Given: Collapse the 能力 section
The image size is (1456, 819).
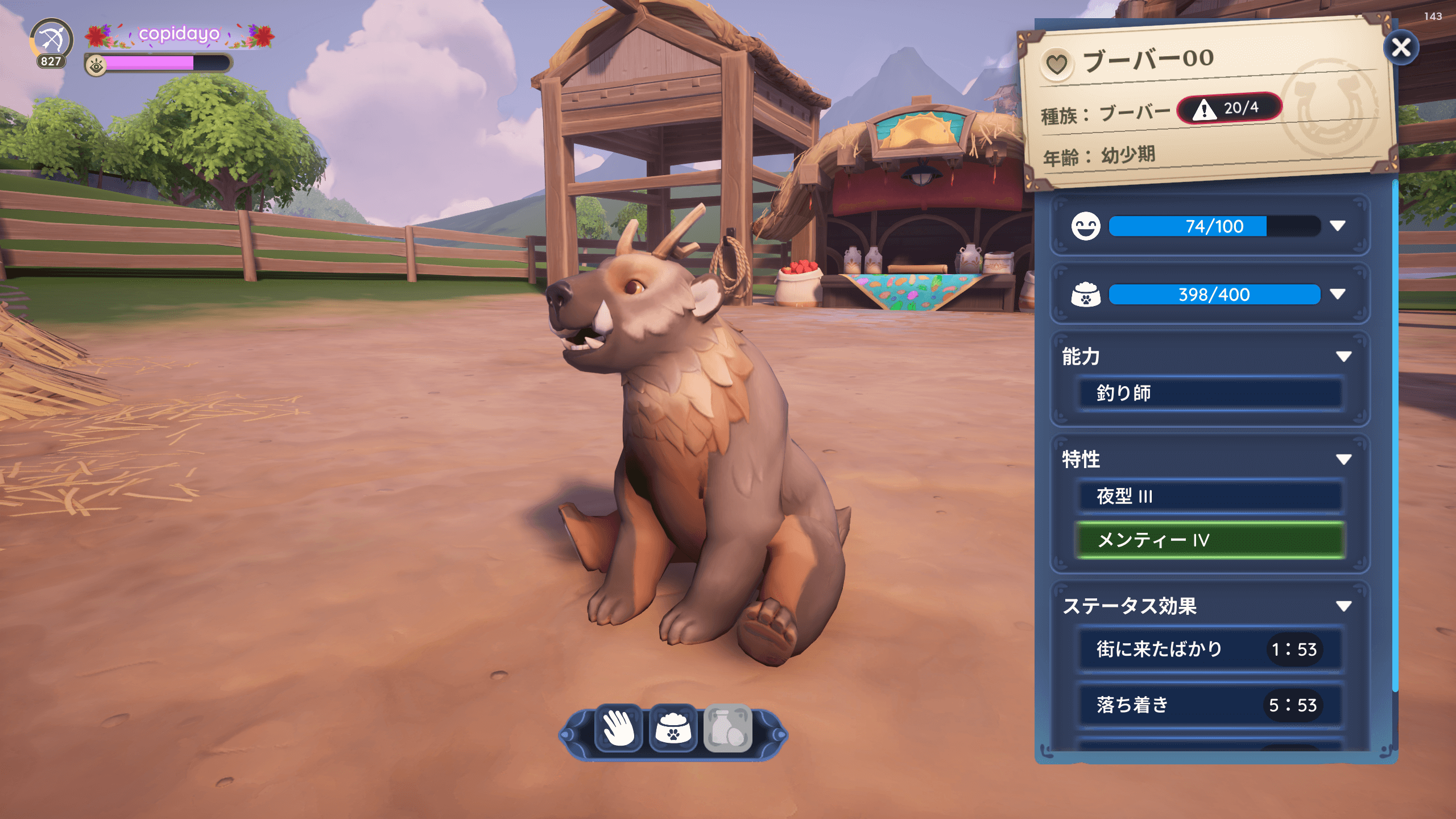Looking at the screenshot, I should (1343, 357).
